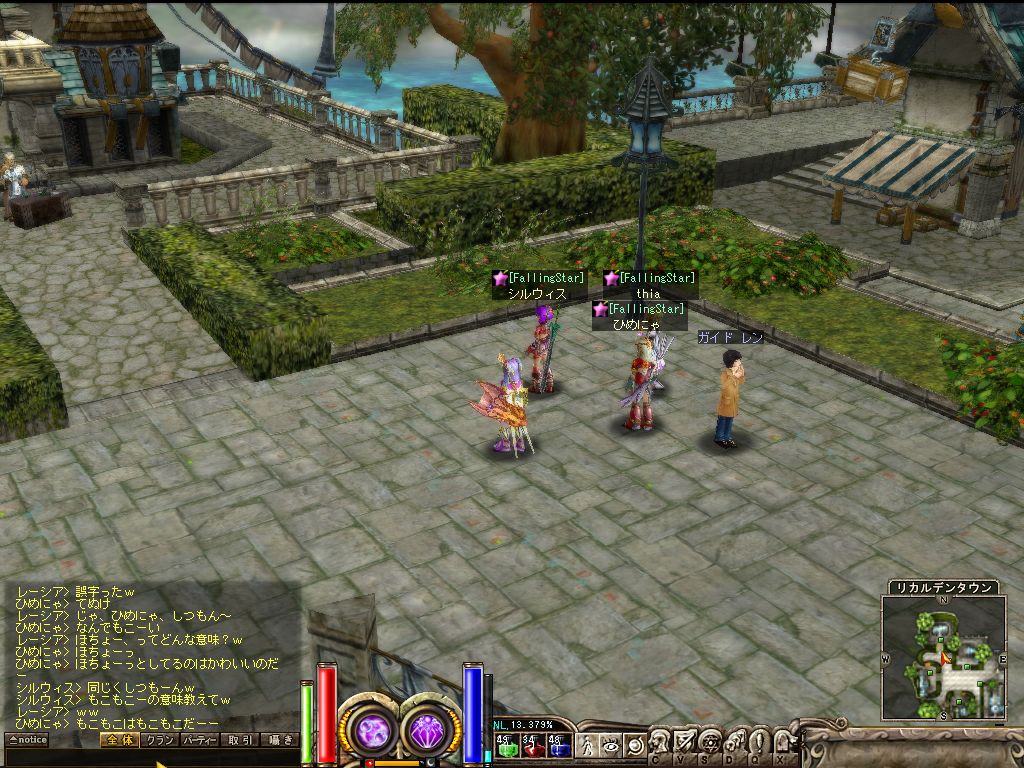Switch to the 全体 chat tab
The image size is (1024, 768).
[x=119, y=740]
